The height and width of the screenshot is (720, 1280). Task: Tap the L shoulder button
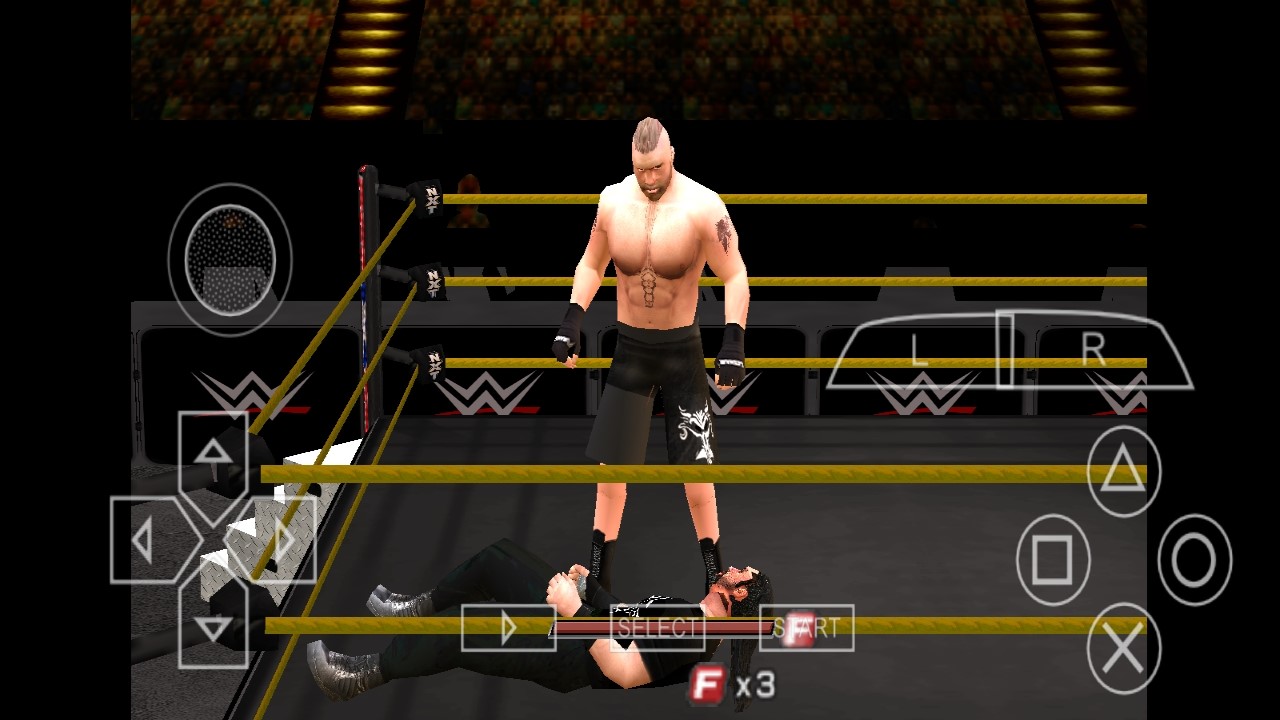(918, 351)
